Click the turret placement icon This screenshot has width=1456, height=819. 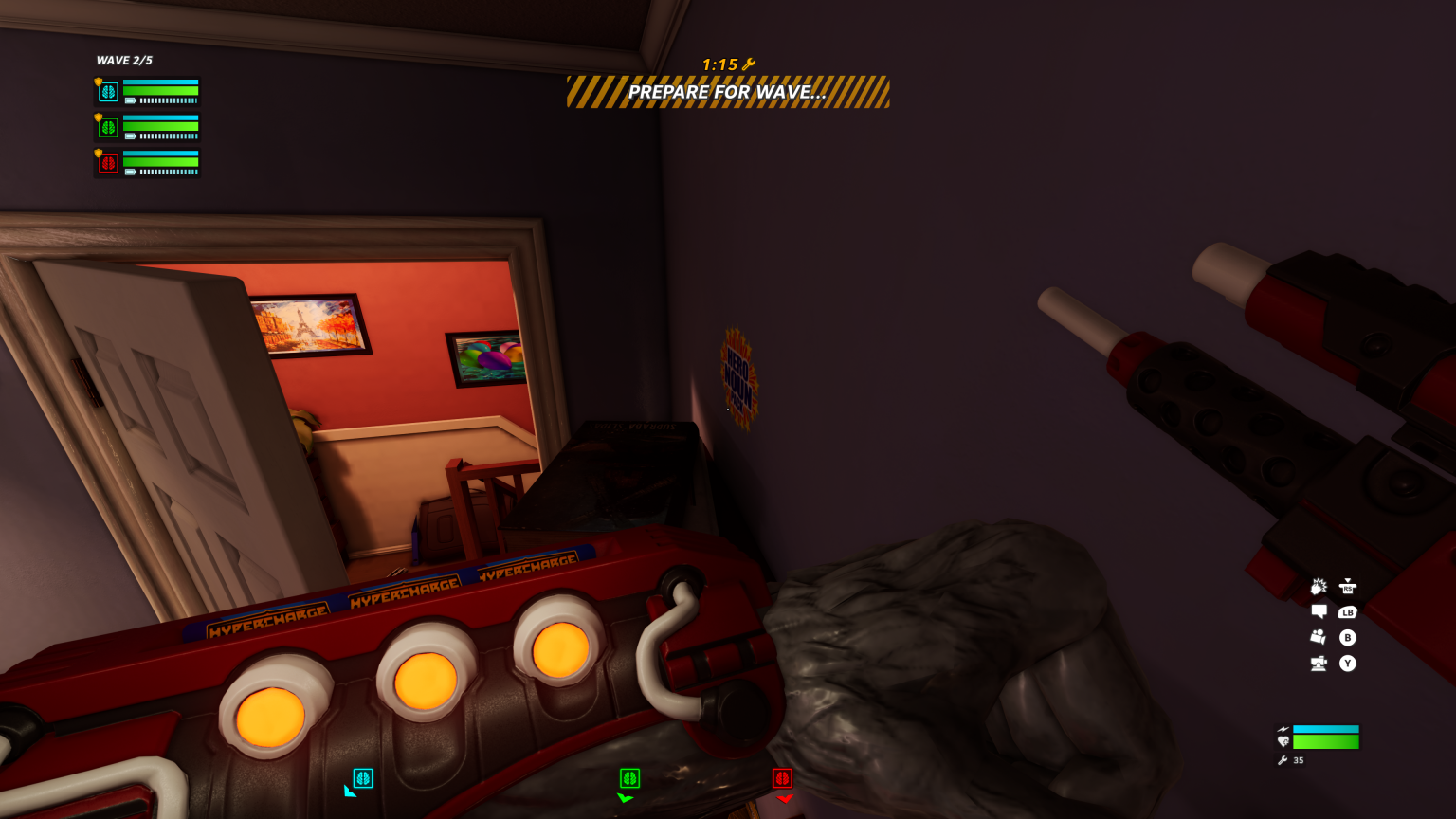click(x=1319, y=662)
